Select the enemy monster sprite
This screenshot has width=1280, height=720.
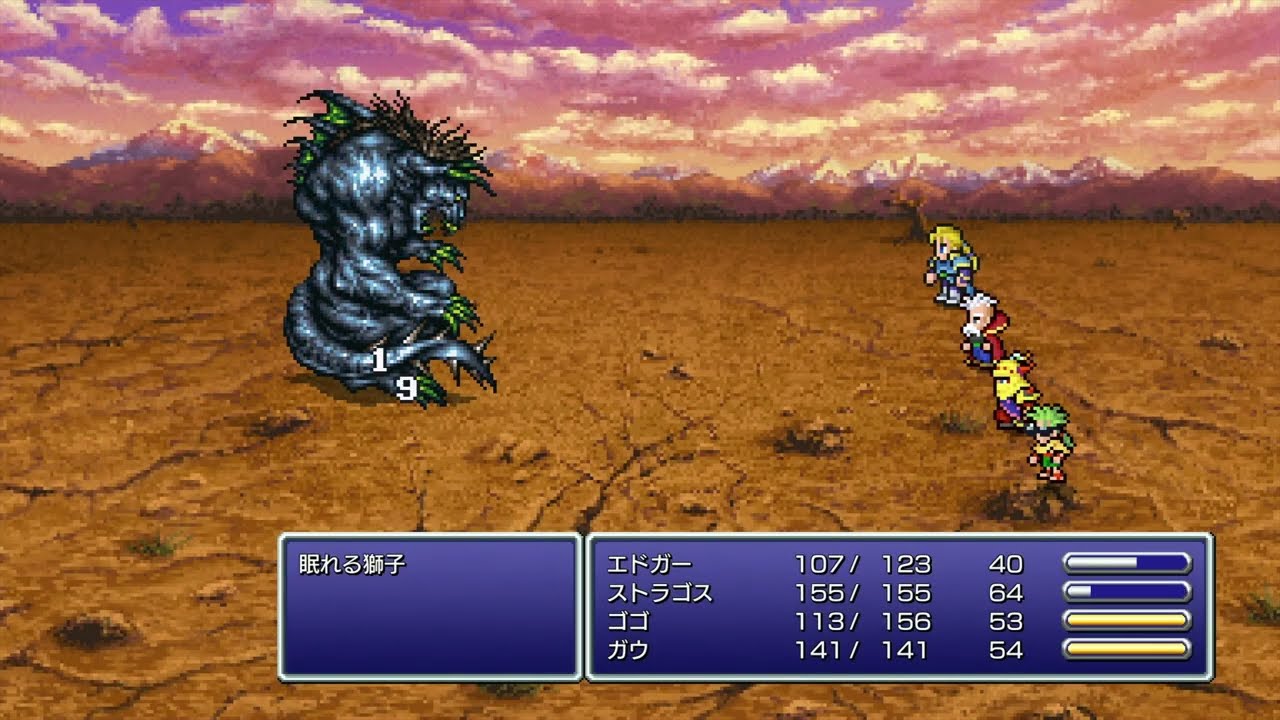coord(380,240)
